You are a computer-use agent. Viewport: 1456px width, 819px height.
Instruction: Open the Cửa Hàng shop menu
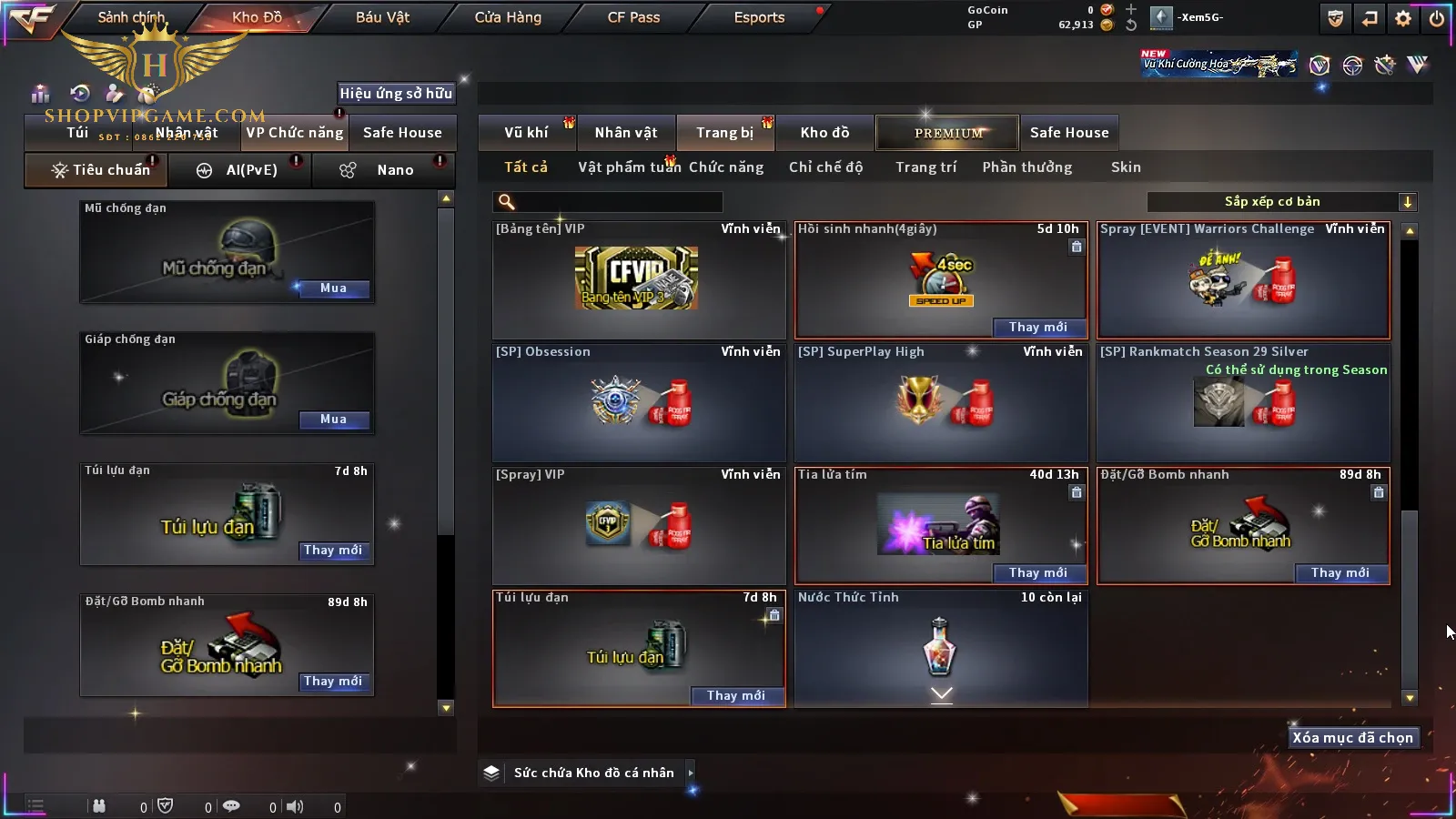coord(508,17)
